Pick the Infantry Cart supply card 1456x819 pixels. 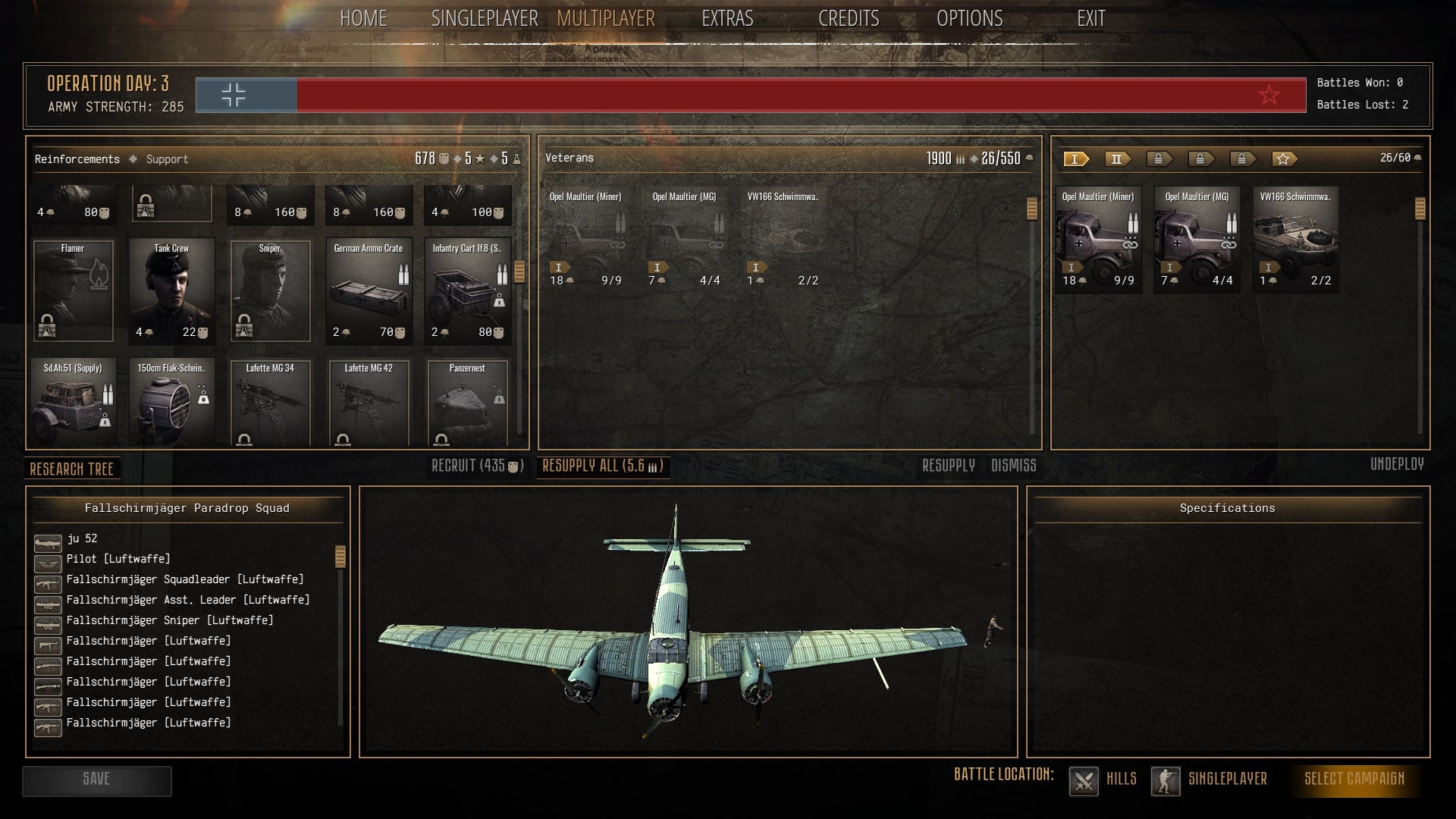point(467,291)
